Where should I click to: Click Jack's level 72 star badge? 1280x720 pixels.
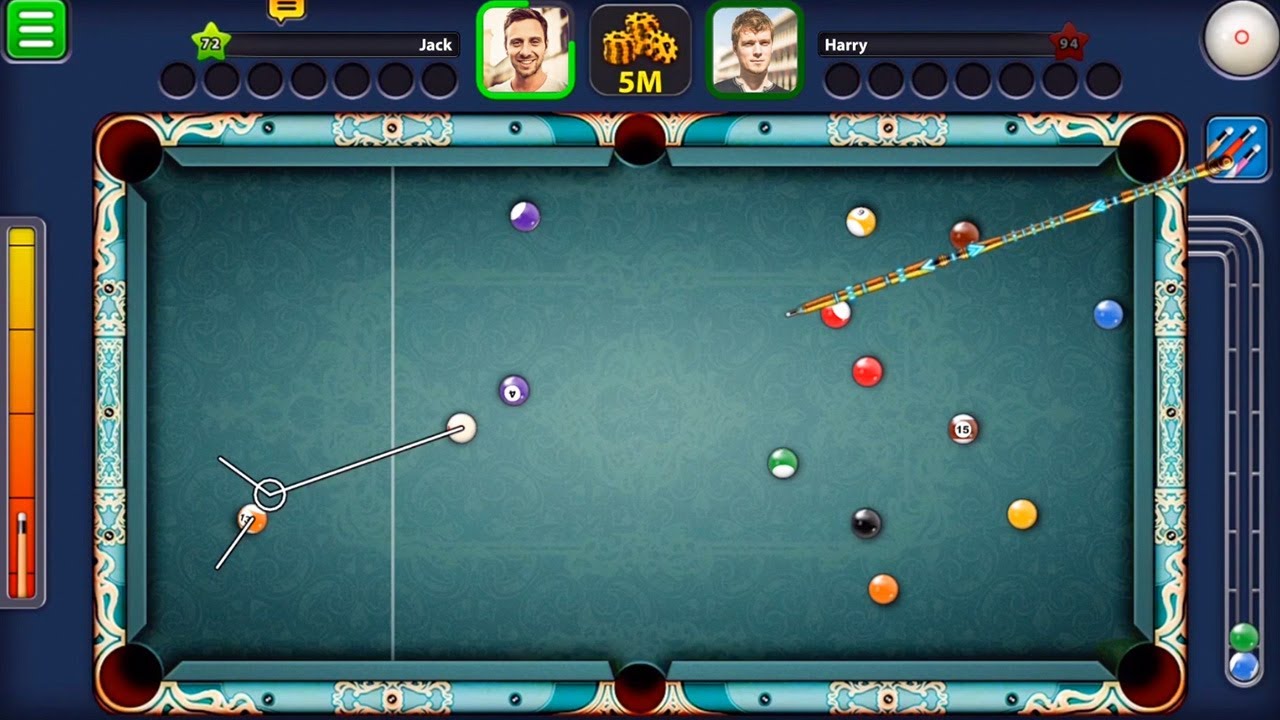coord(212,42)
